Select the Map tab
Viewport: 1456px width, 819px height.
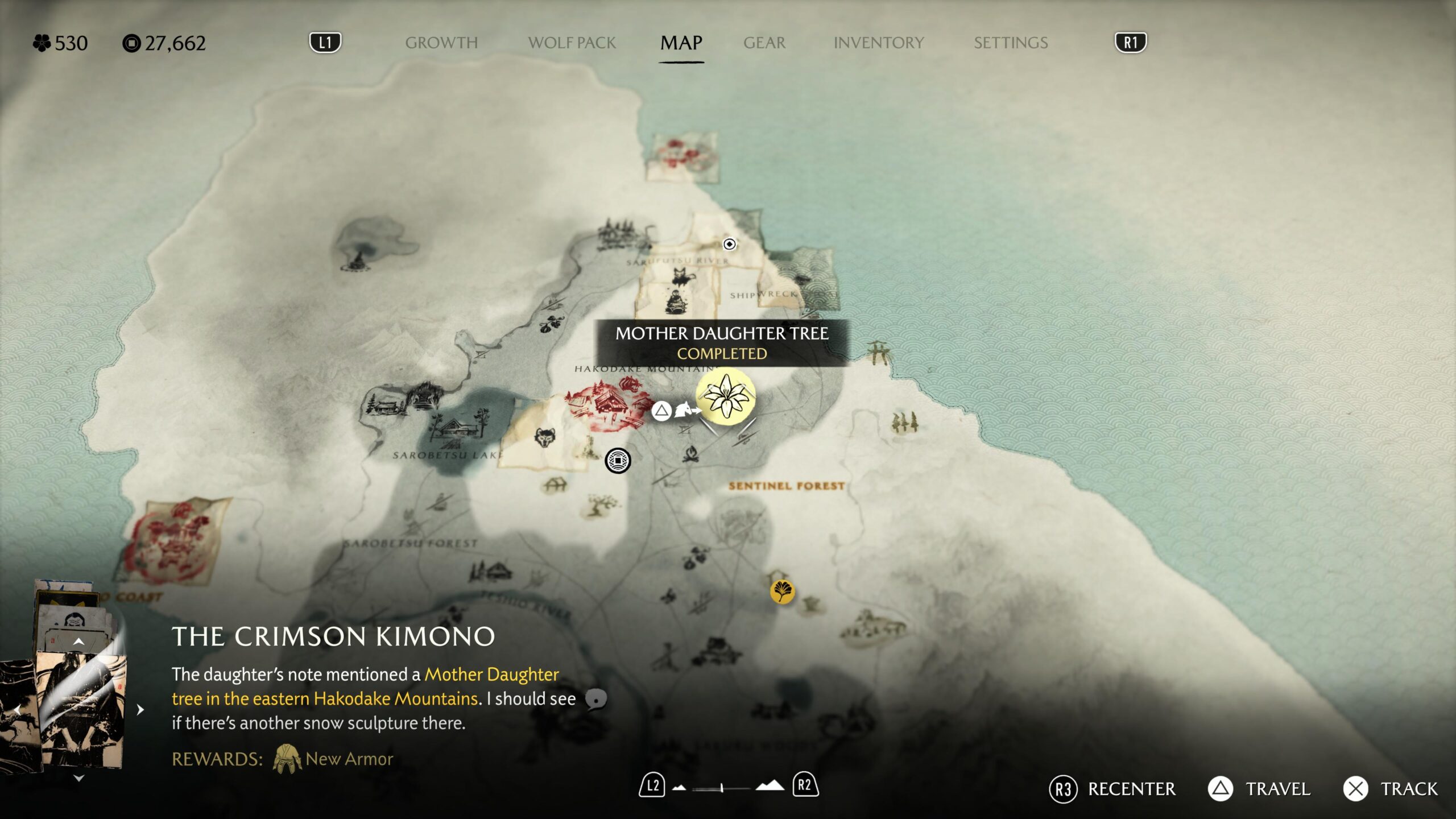click(x=681, y=43)
